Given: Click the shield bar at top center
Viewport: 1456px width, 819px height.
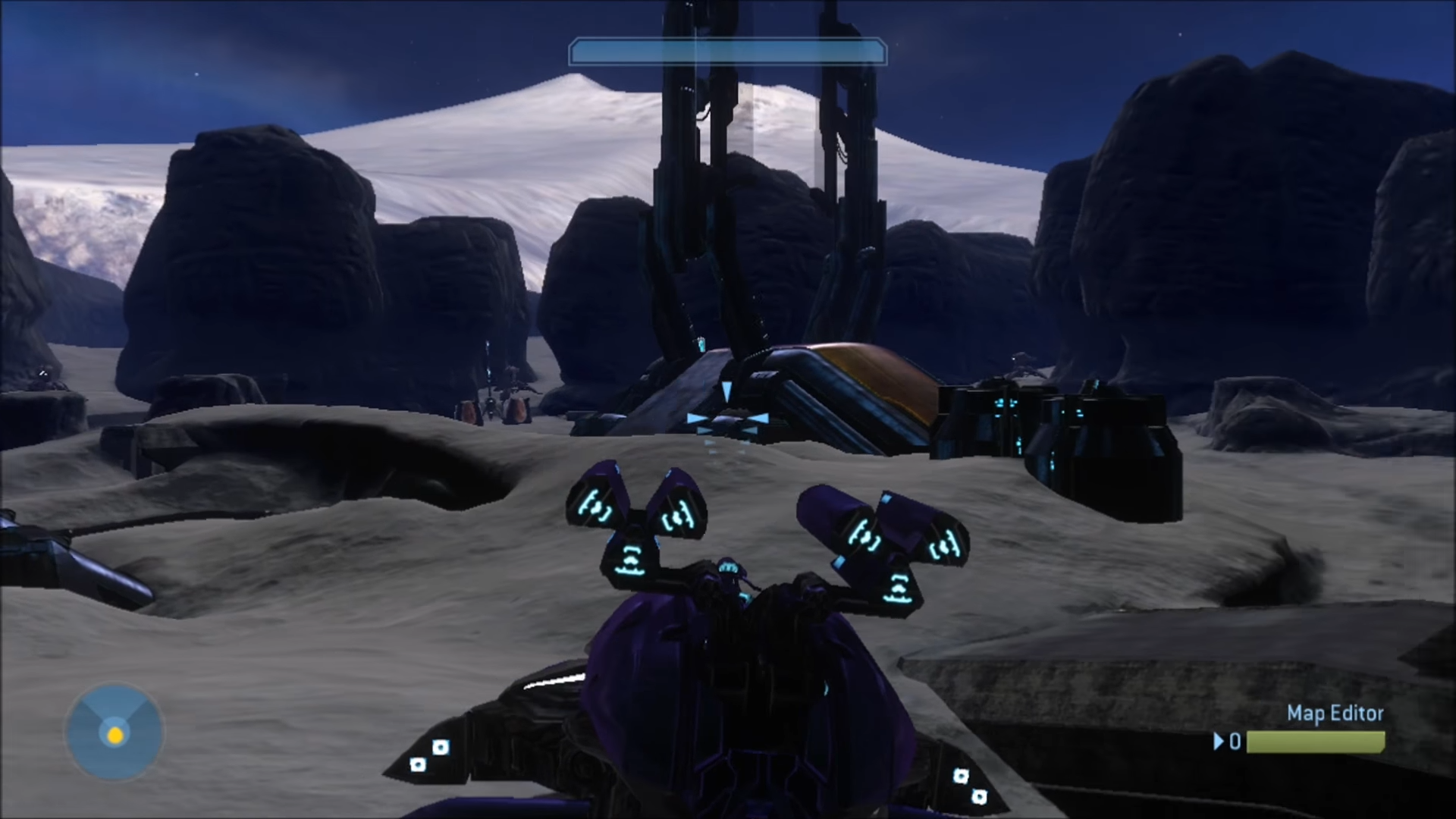Looking at the screenshot, I should point(726,52).
